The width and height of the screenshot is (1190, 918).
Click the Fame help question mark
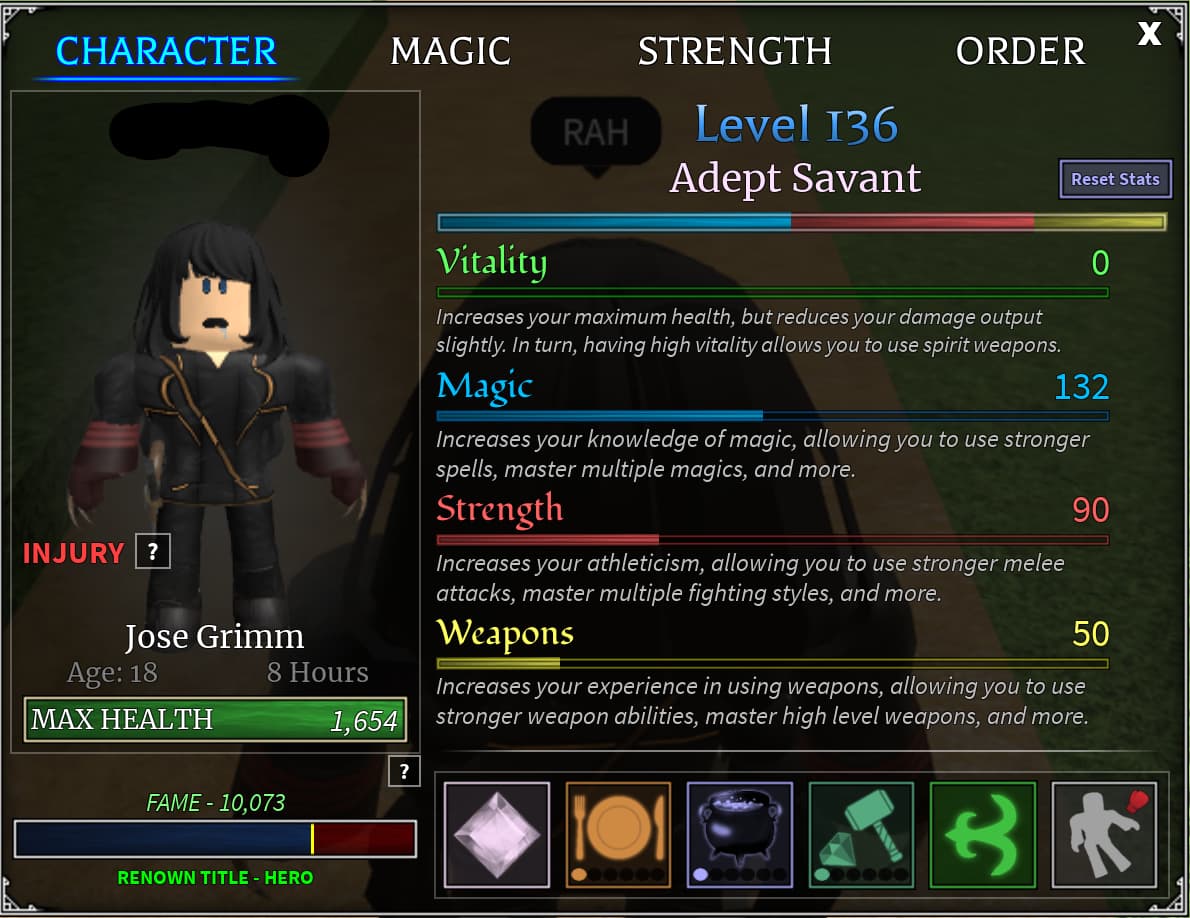(x=404, y=771)
